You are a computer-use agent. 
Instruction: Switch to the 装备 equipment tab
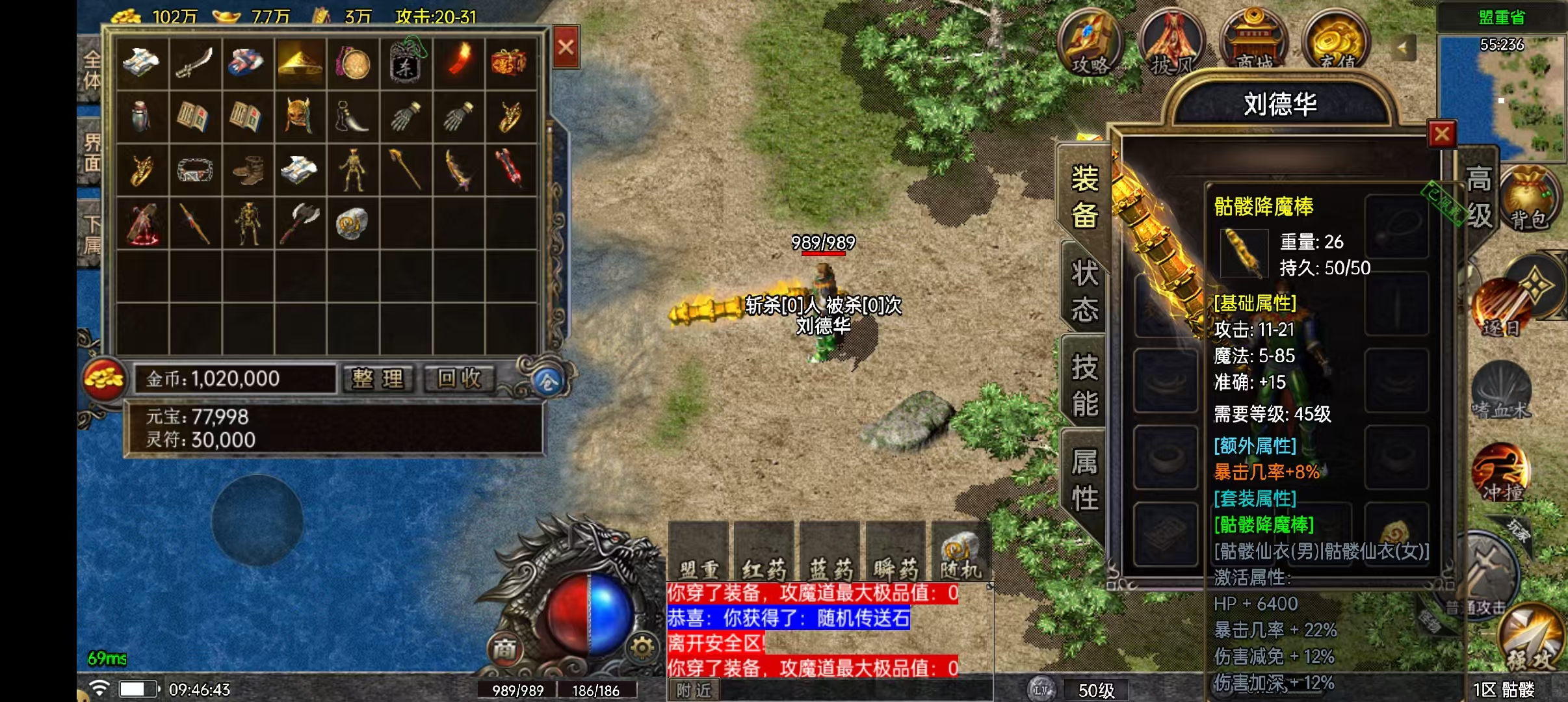(x=1084, y=197)
